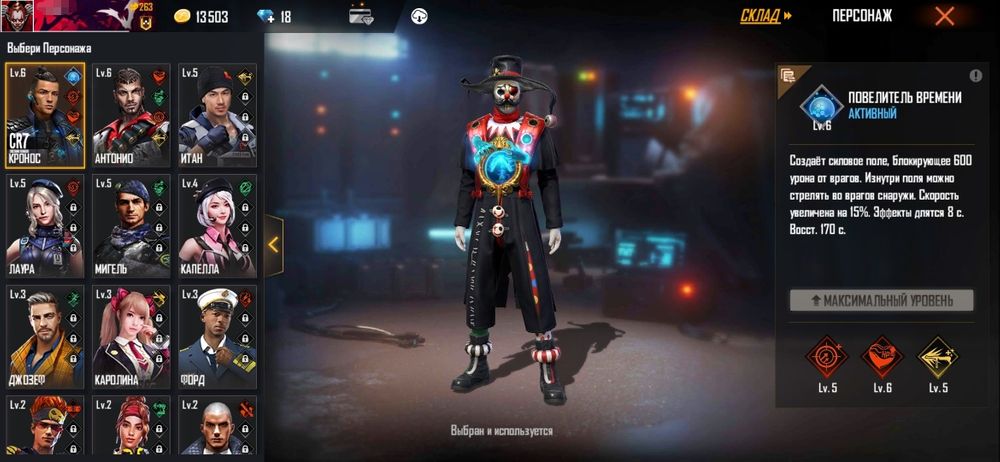The width and height of the screenshot is (1000, 462).
Task: Close the character screen with the X
Action: point(944,16)
